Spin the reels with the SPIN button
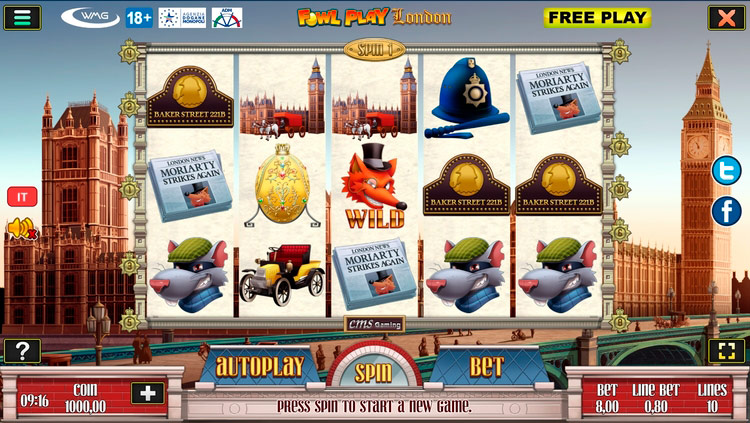Viewport: 750px width, 423px height. (374, 372)
